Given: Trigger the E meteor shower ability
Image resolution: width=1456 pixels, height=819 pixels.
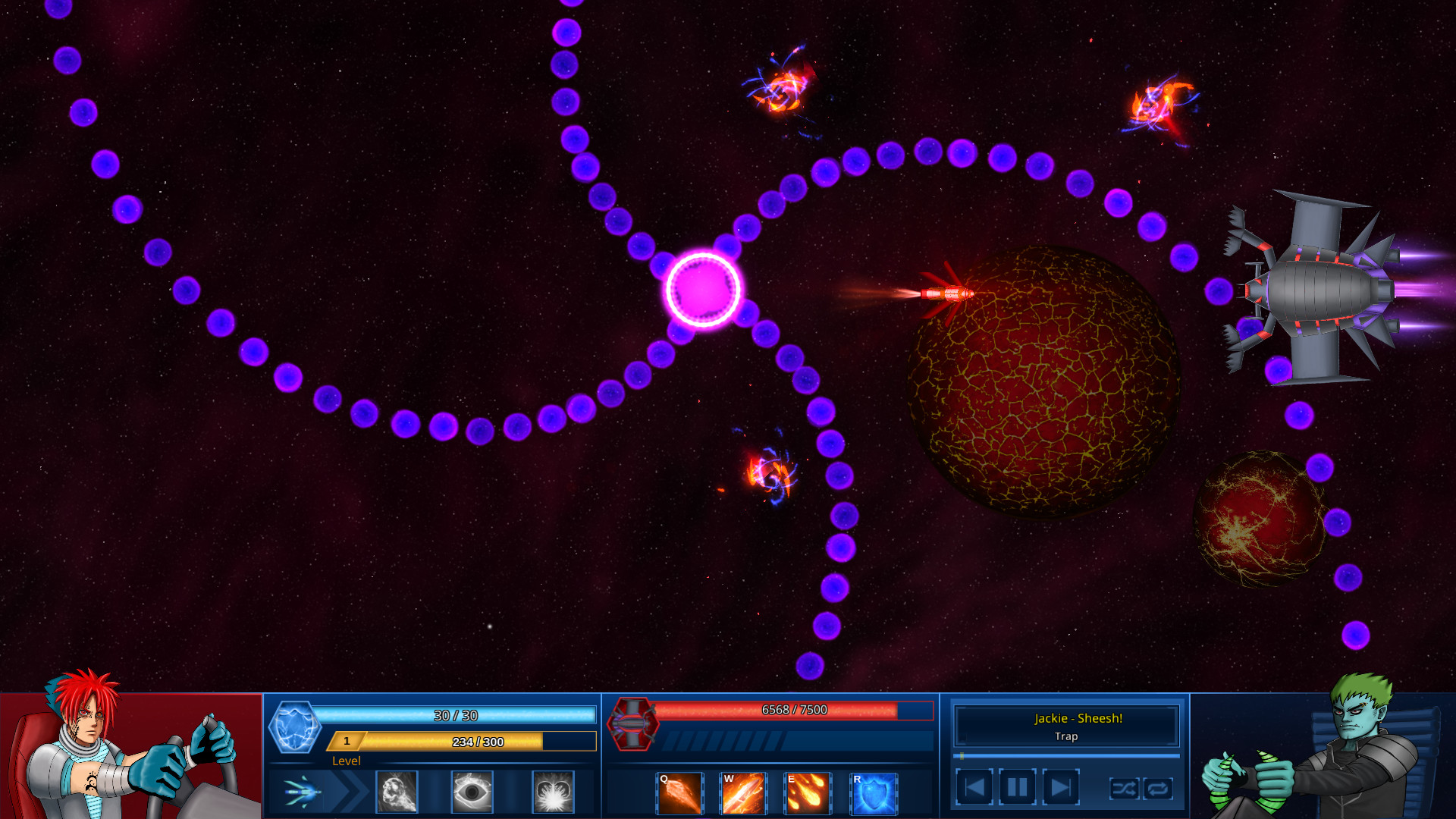Looking at the screenshot, I should coord(808,793).
